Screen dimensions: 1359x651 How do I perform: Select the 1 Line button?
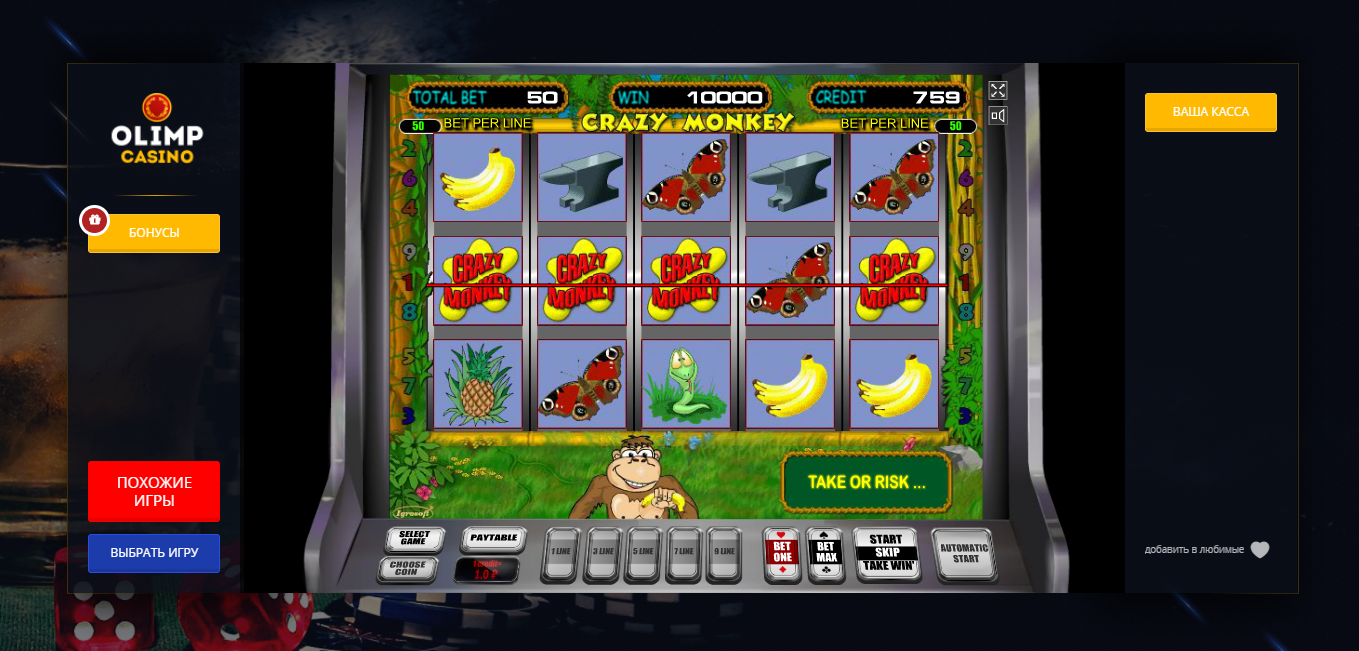coord(561,553)
